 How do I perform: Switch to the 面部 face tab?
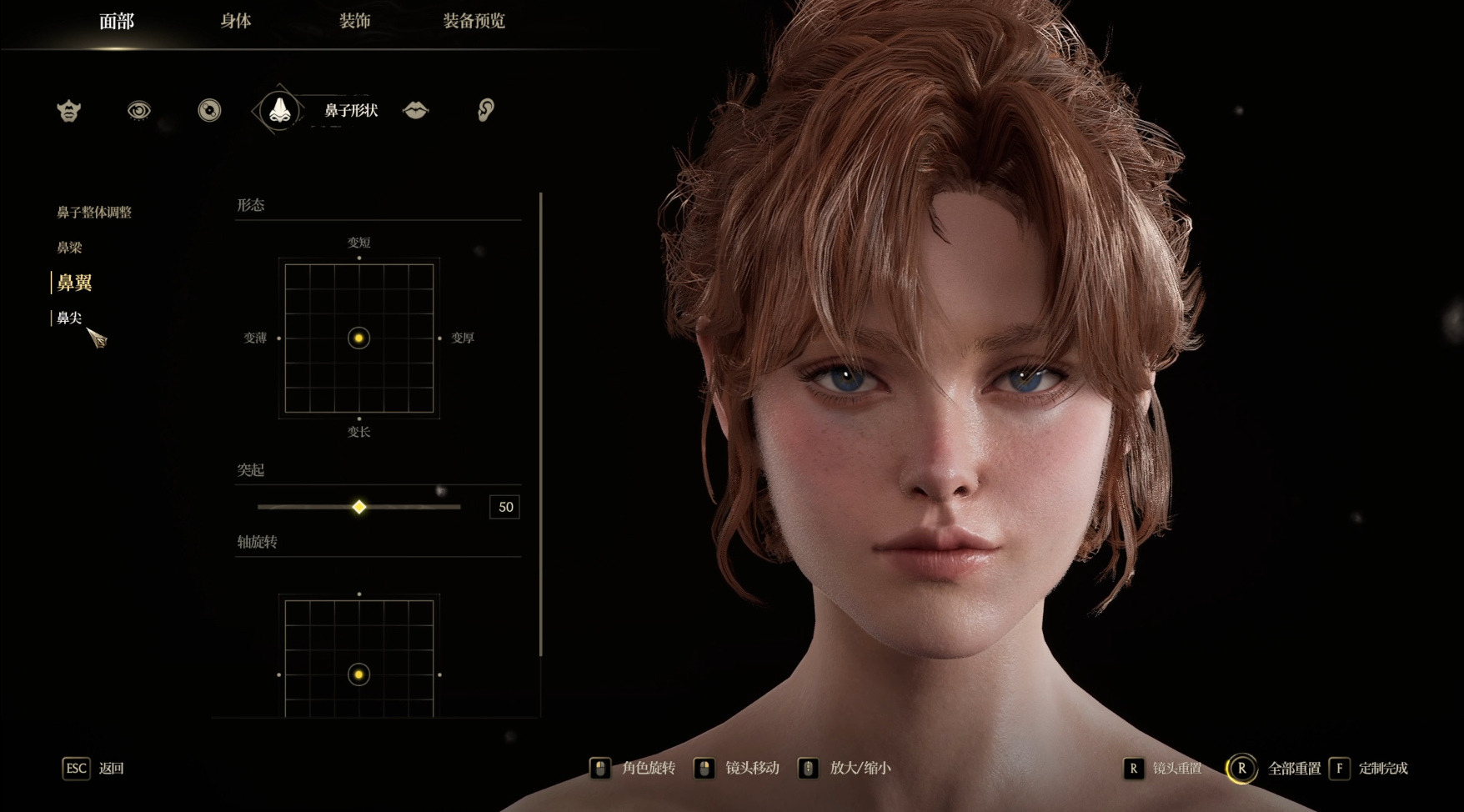click(116, 22)
